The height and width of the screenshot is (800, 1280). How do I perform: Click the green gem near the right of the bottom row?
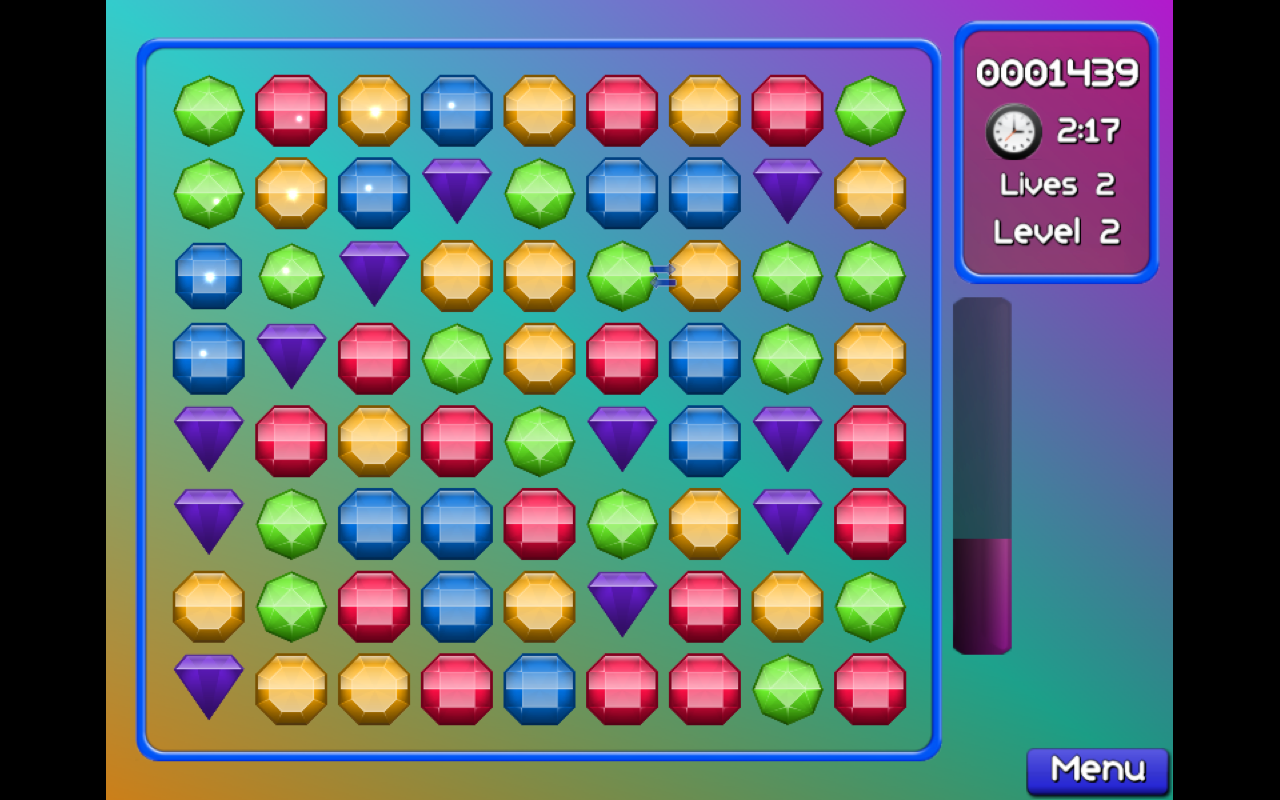(x=789, y=685)
